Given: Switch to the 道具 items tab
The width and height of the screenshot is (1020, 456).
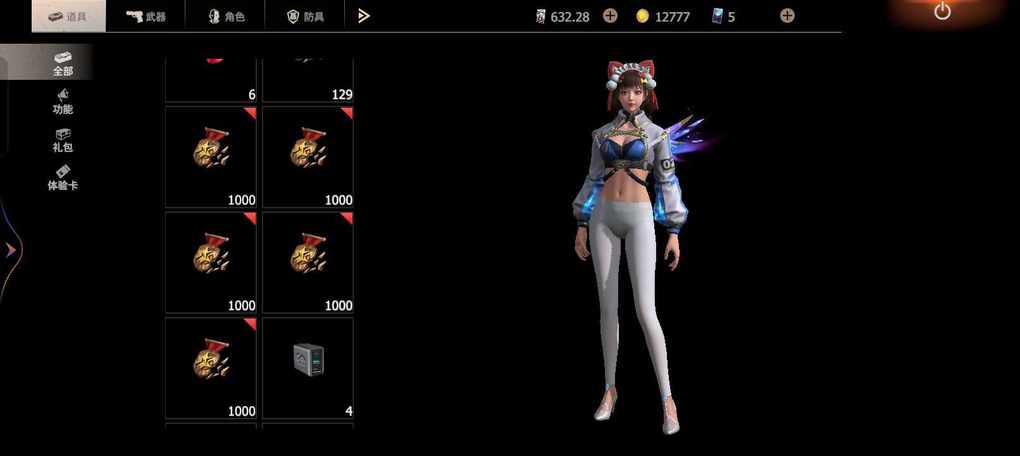Looking at the screenshot, I should click(68, 16).
